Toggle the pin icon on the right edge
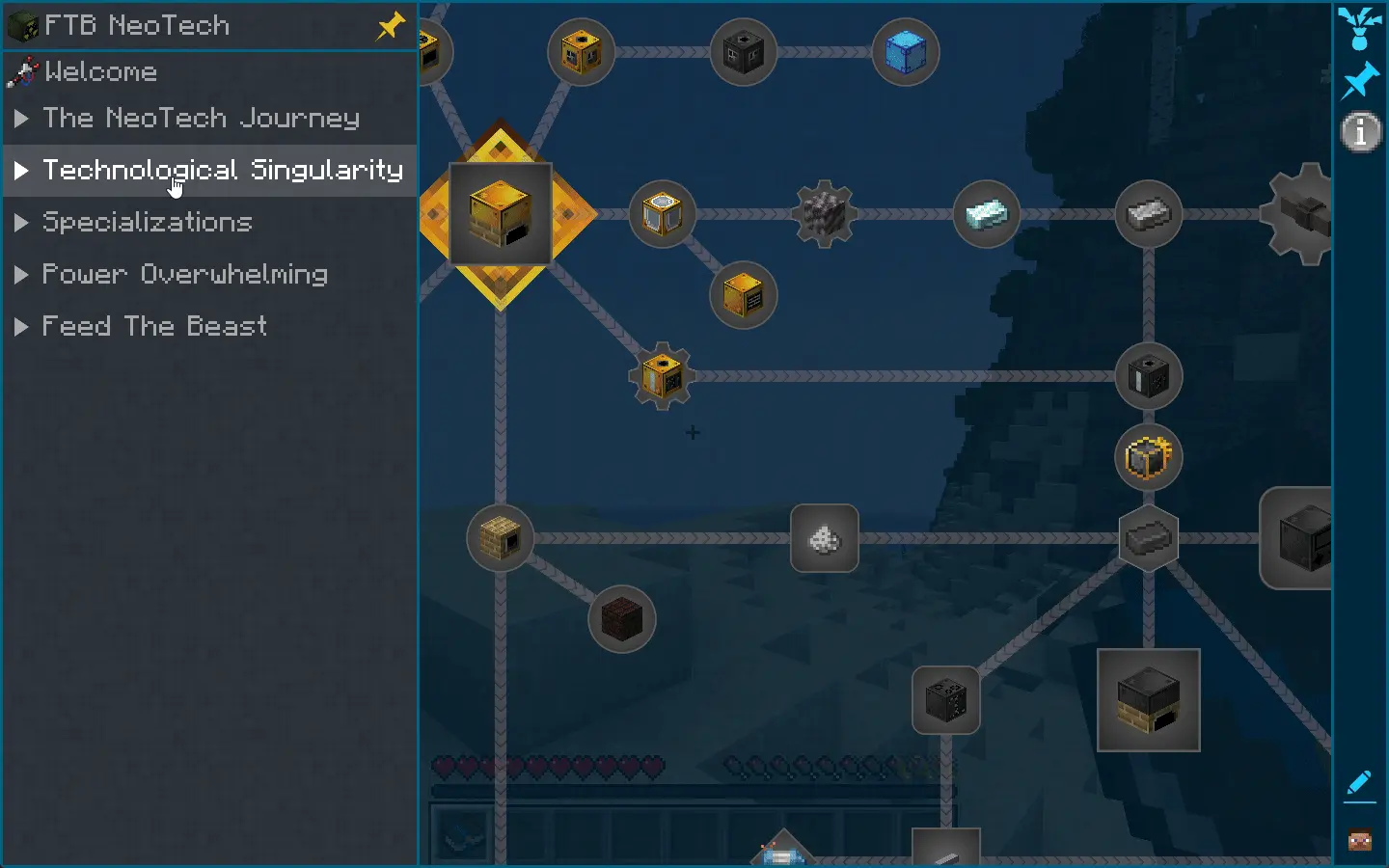Image resolution: width=1389 pixels, height=868 pixels. coord(1360,80)
